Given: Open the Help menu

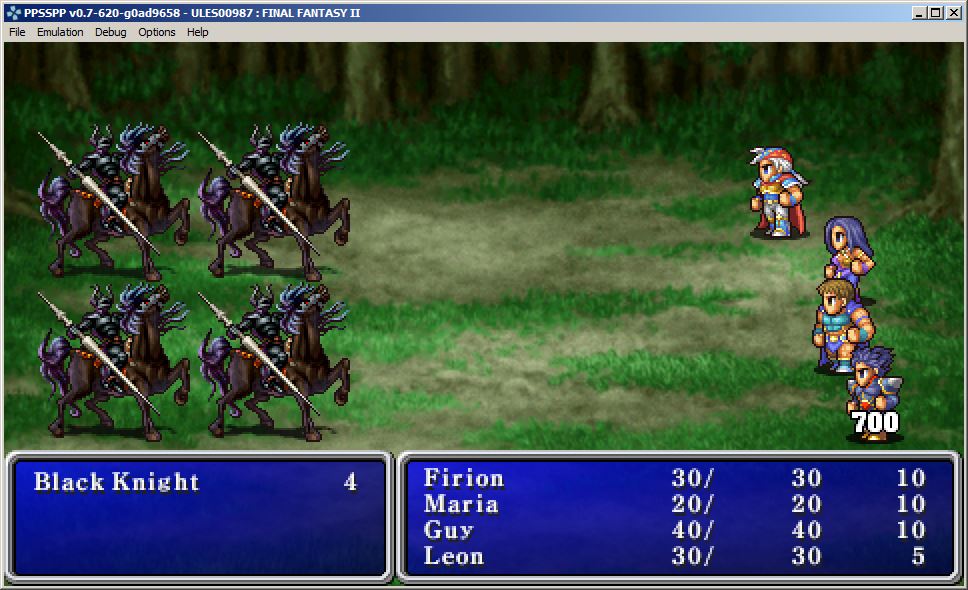Looking at the screenshot, I should tap(198, 32).
